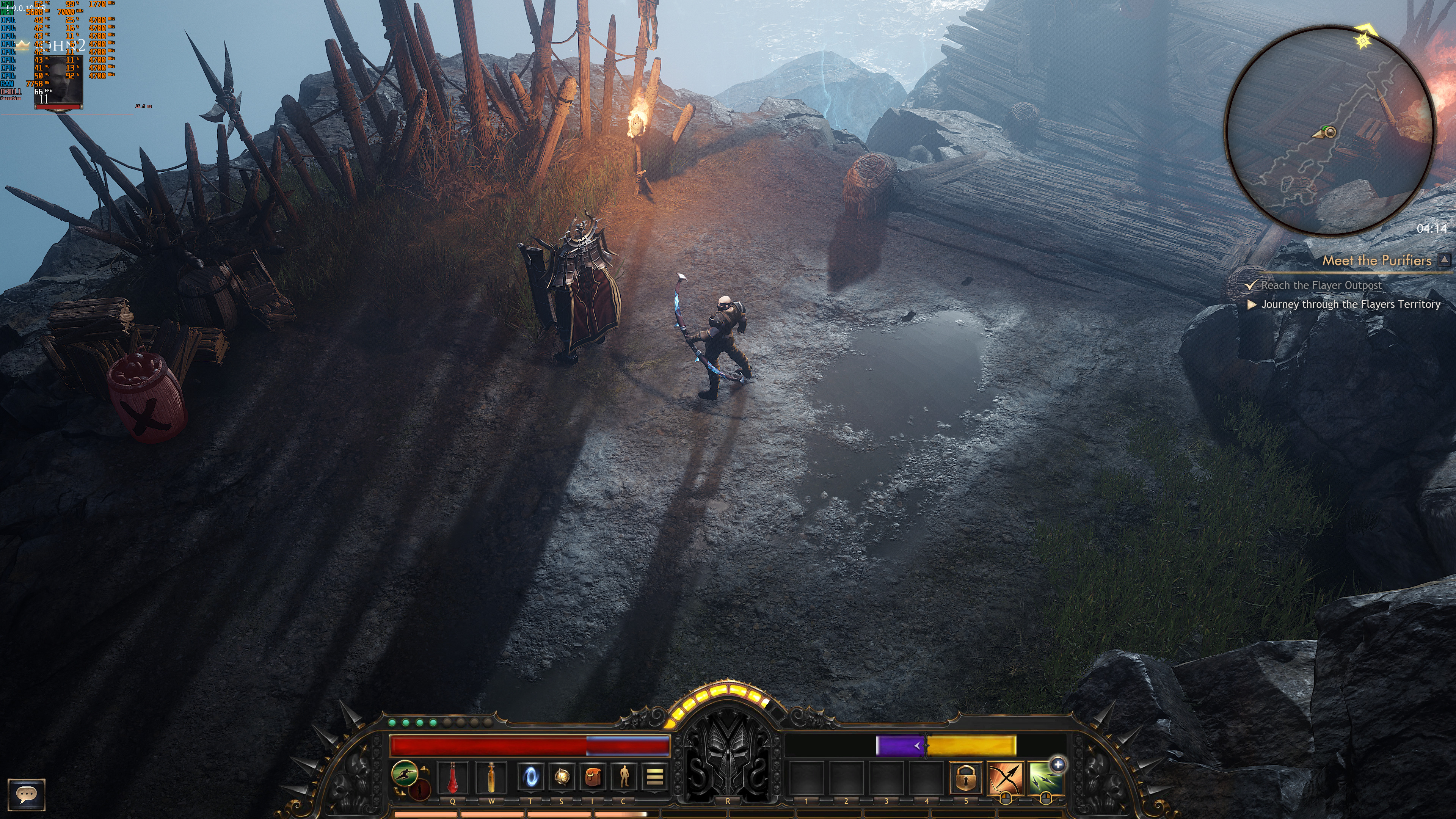Image resolution: width=1456 pixels, height=819 pixels.
Task: Click the yellow quest marker on minimap
Action: [1363, 39]
